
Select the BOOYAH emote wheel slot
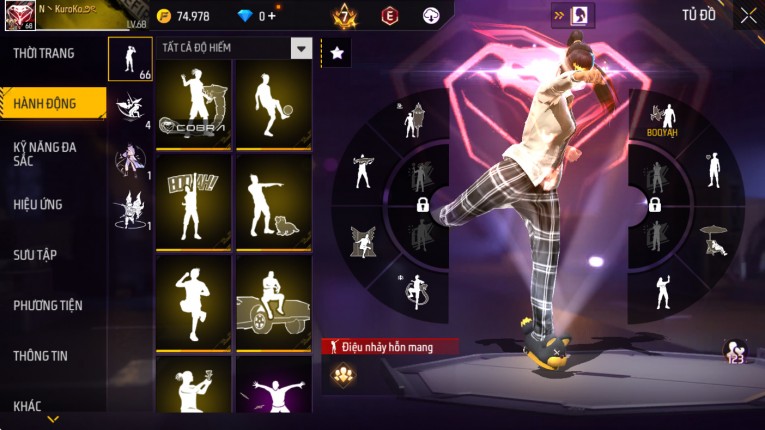pyautogui.click(x=661, y=119)
